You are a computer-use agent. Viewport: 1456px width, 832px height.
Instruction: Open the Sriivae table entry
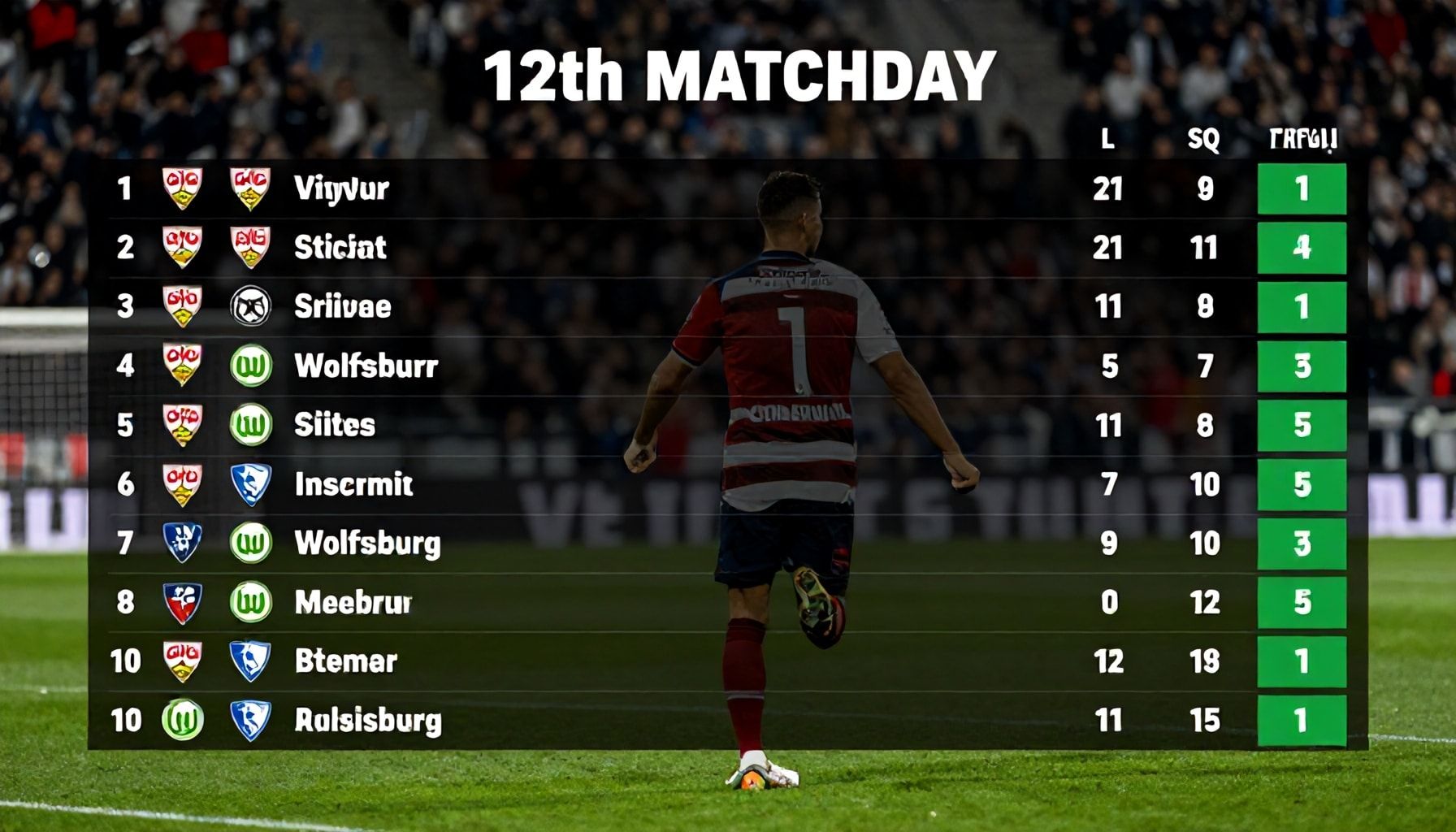[342, 306]
